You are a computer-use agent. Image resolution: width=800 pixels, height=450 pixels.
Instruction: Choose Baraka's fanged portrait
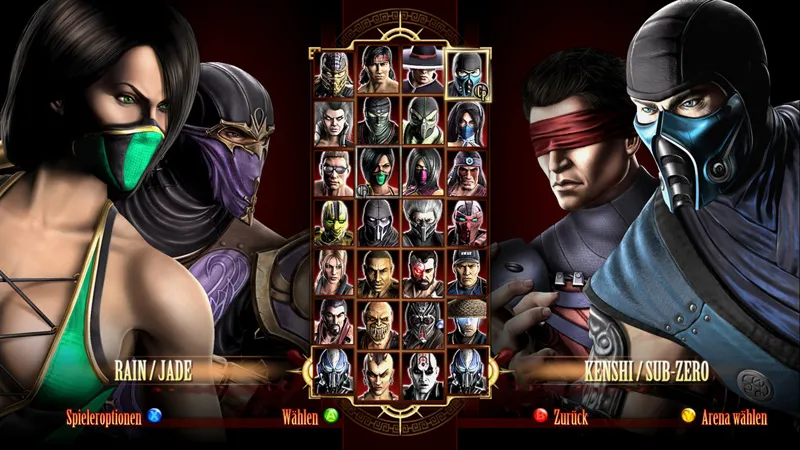tap(377, 324)
